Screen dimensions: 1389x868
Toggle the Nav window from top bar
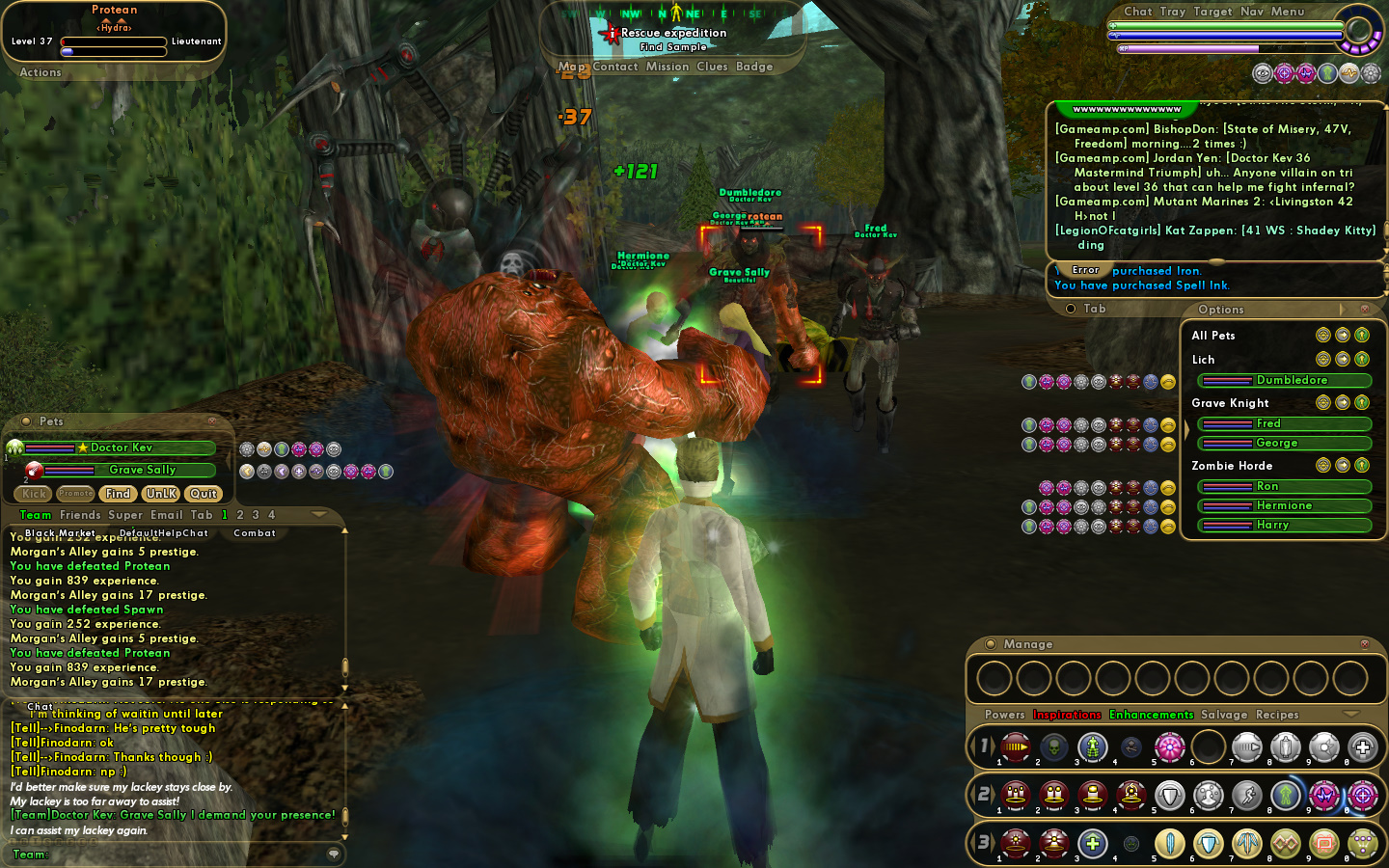(x=1252, y=12)
